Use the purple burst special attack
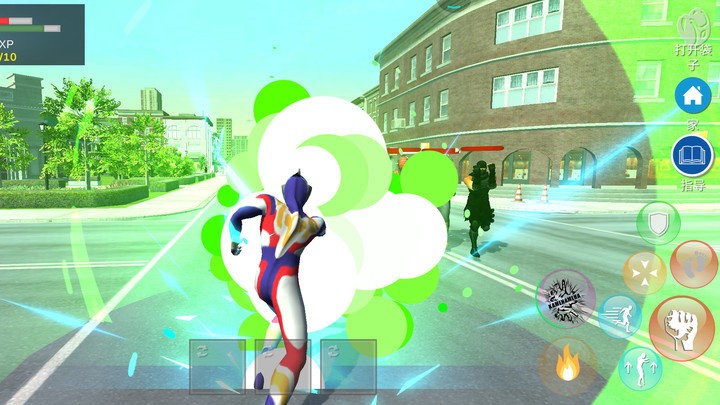The image size is (720, 405). [566, 299]
